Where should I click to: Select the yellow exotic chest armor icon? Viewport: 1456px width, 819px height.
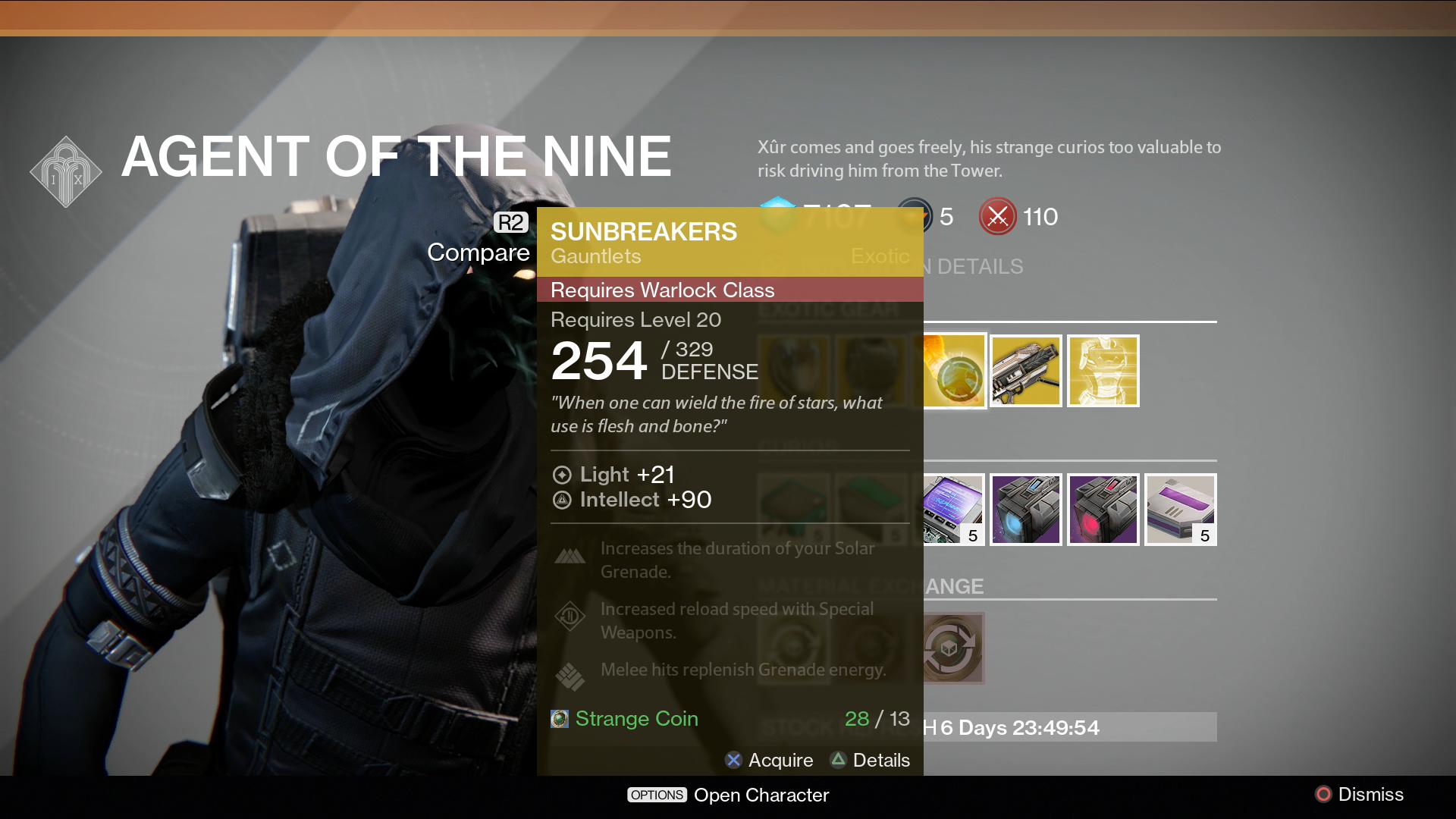tap(1103, 371)
